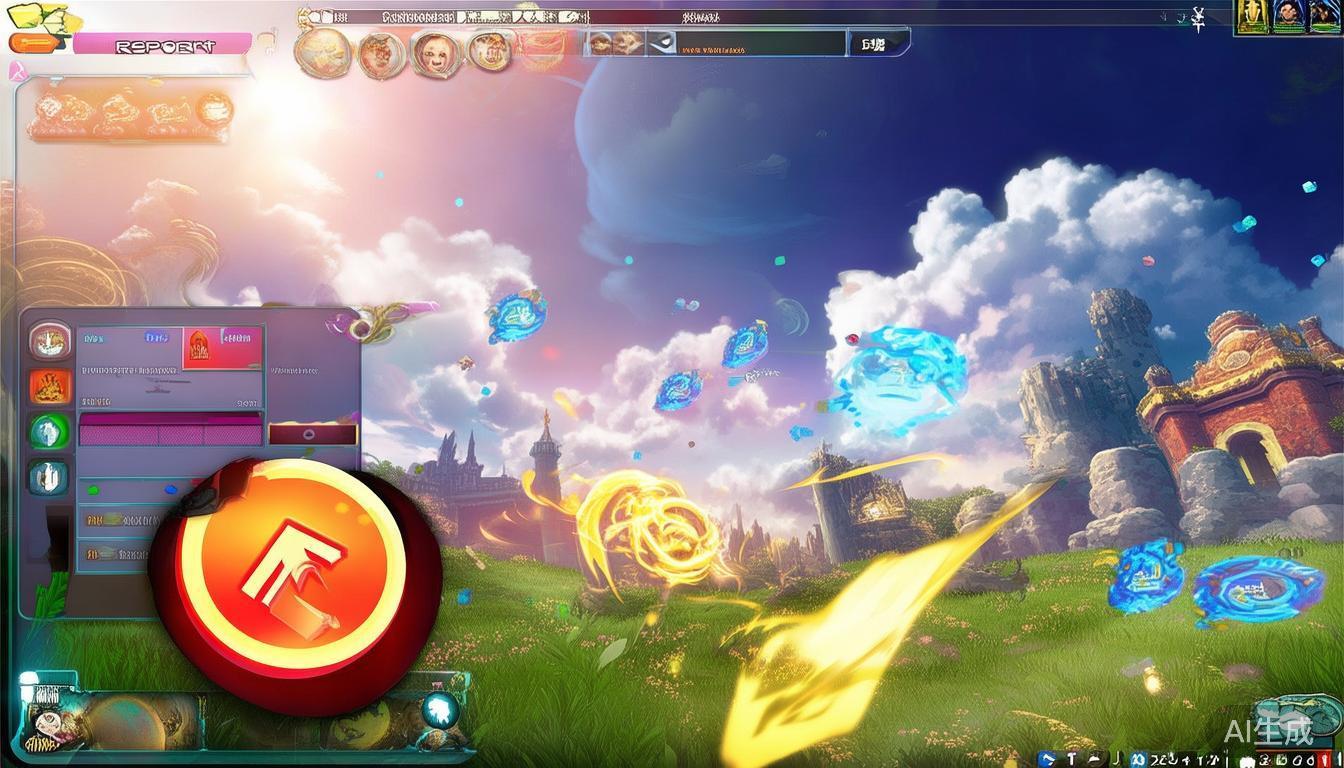
Task: Select the pink REPORT tab
Action: tap(163, 45)
